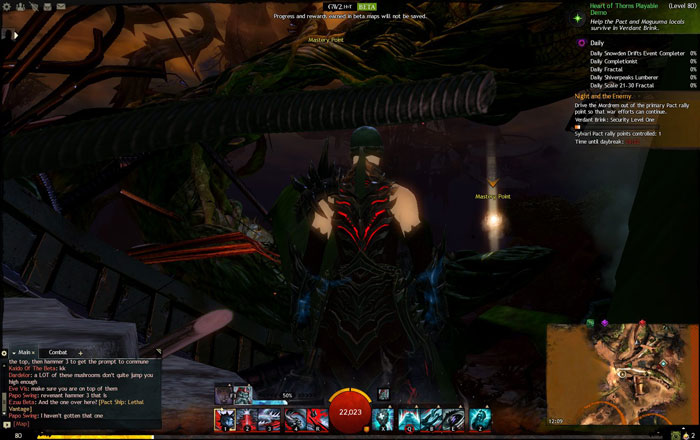700x440 pixels.
Task: Add a new chat tab with plus
Action: 81,352
